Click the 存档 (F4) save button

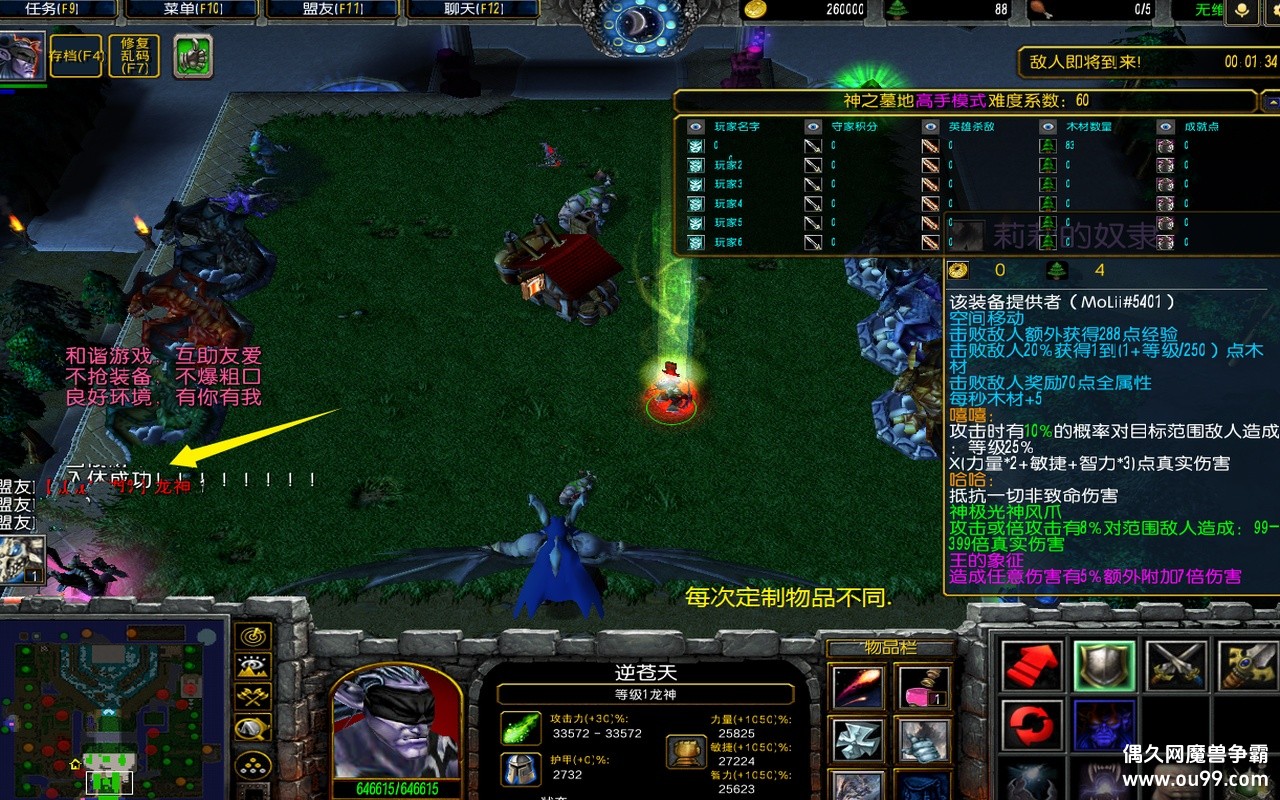77,56
